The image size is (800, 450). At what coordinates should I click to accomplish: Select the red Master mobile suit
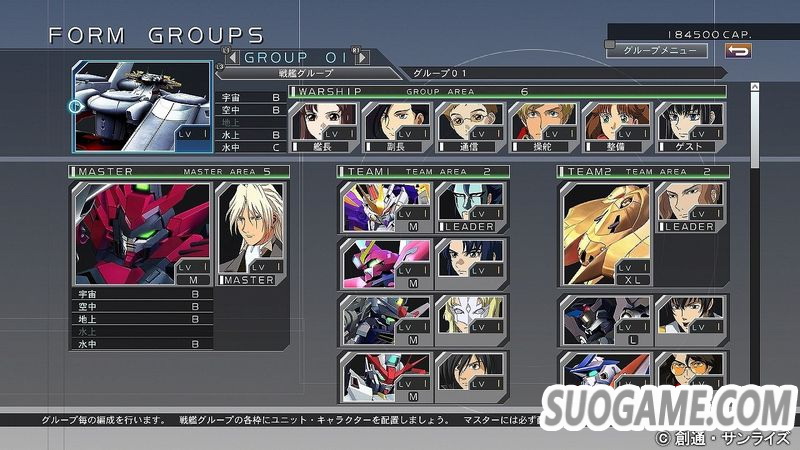point(141,233)
